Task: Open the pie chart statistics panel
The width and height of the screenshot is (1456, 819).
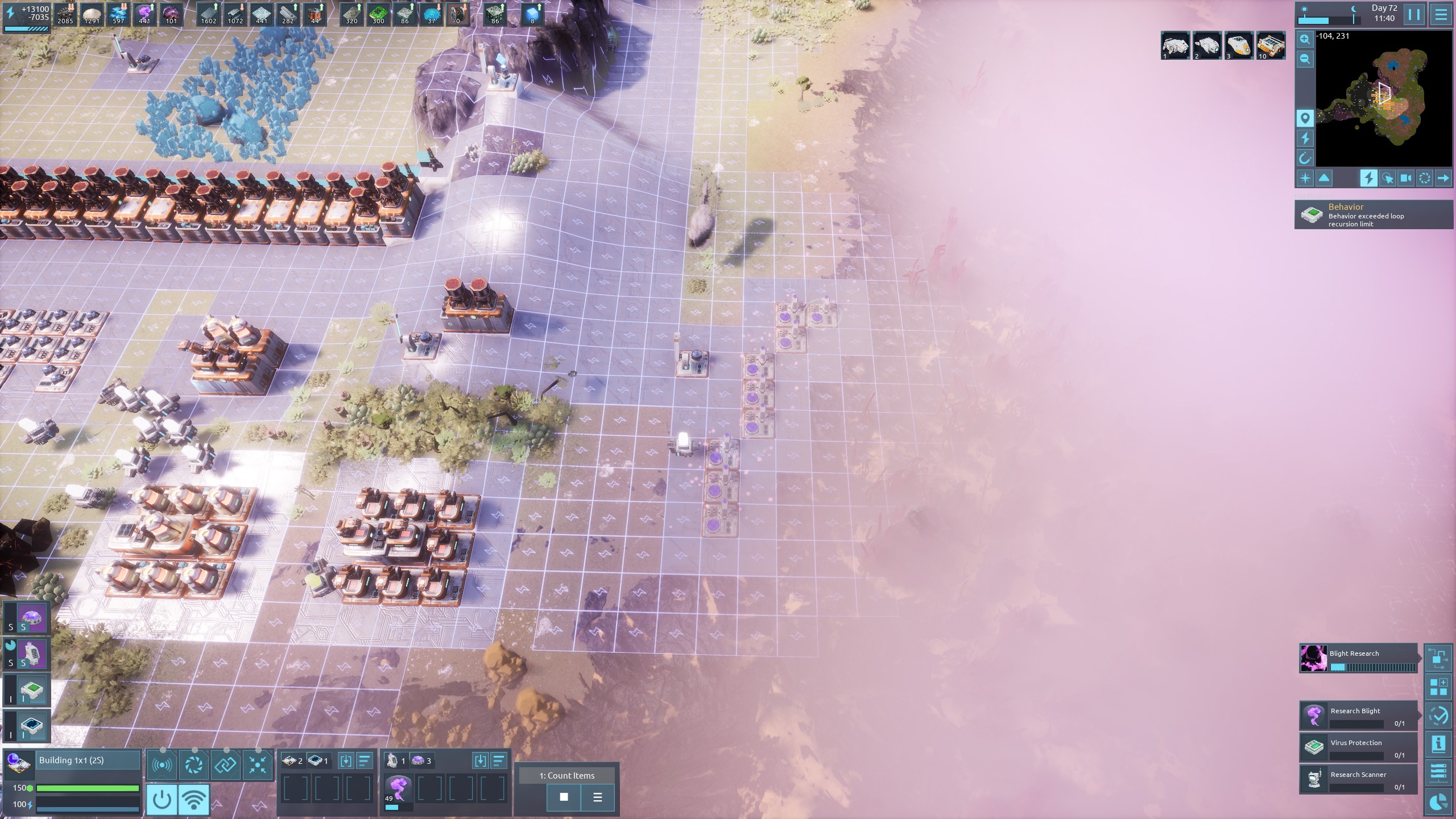Action: tap(1438, 803)
